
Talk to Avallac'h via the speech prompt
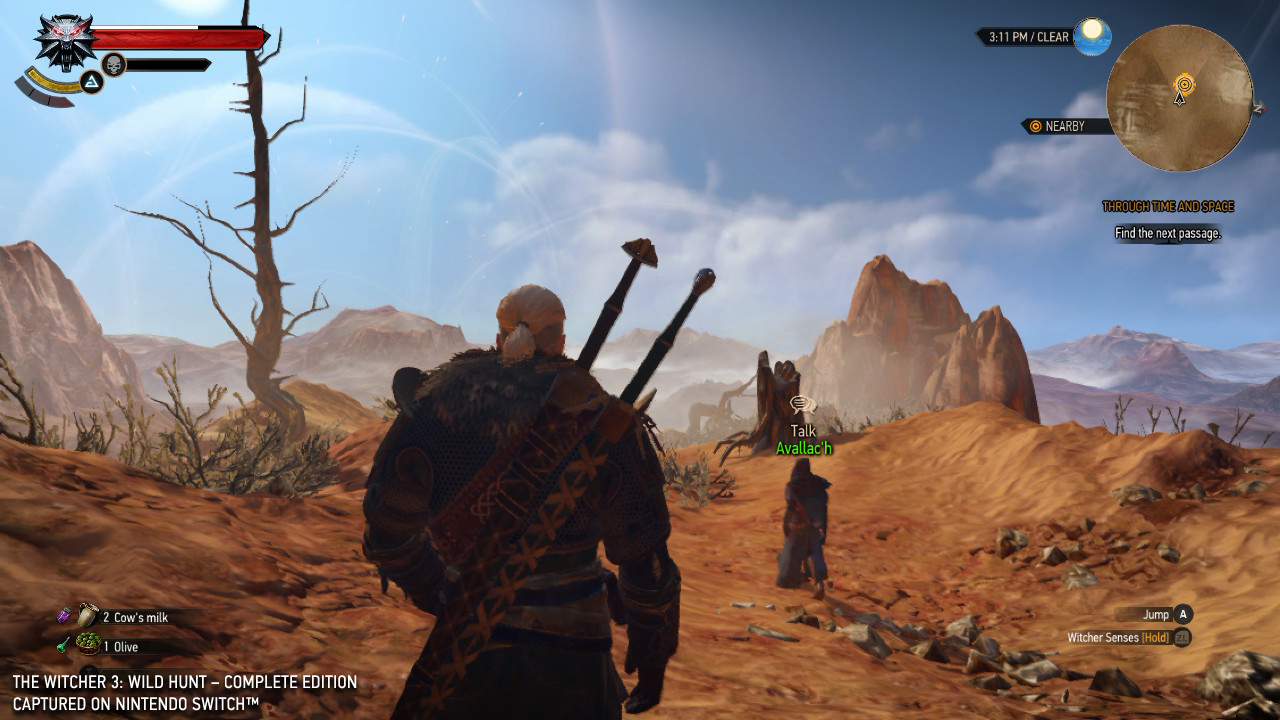(x=802, y=405)
